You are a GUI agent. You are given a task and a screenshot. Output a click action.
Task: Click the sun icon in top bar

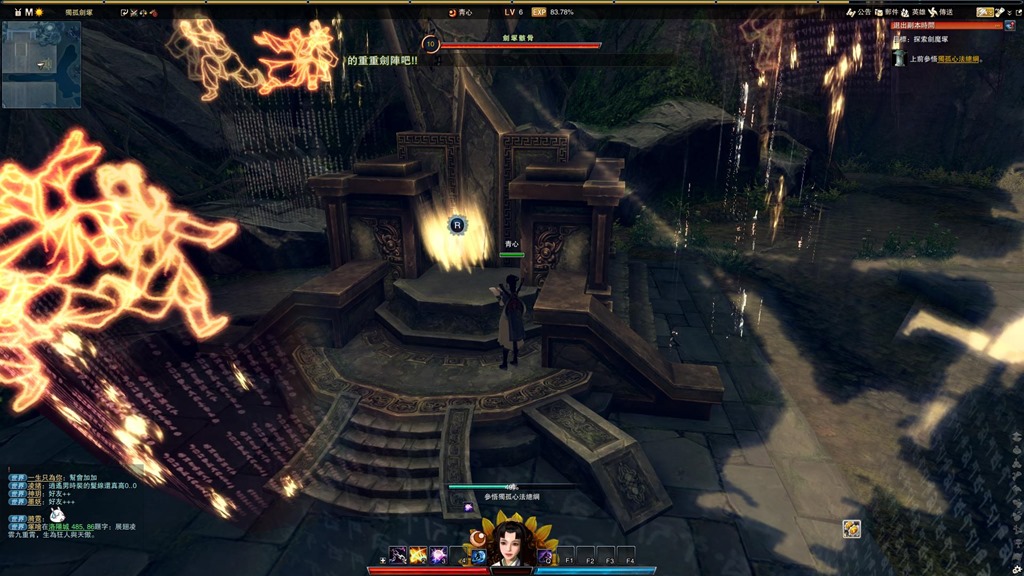coord(40,12)
